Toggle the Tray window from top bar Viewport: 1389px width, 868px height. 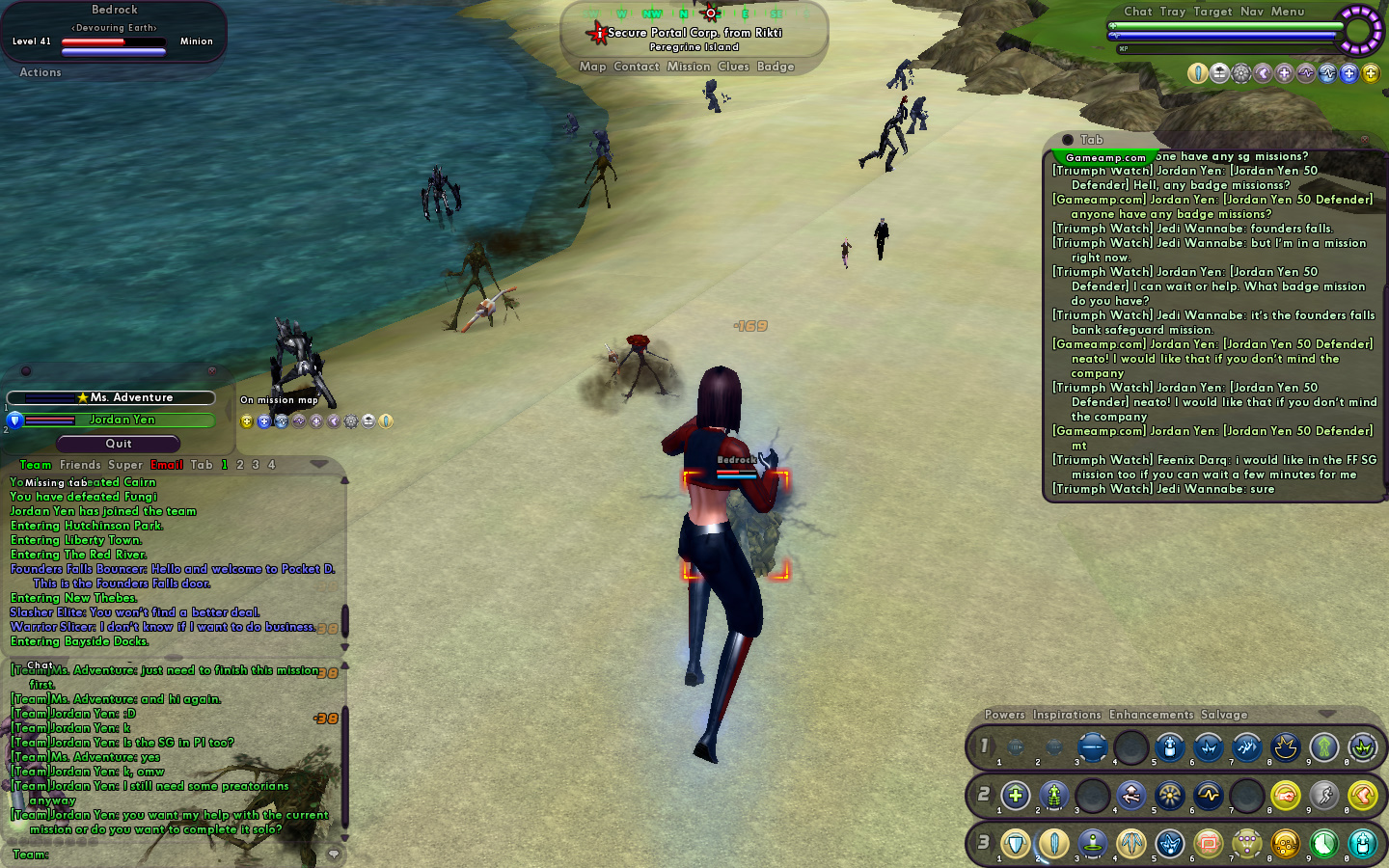(1172, 12)
